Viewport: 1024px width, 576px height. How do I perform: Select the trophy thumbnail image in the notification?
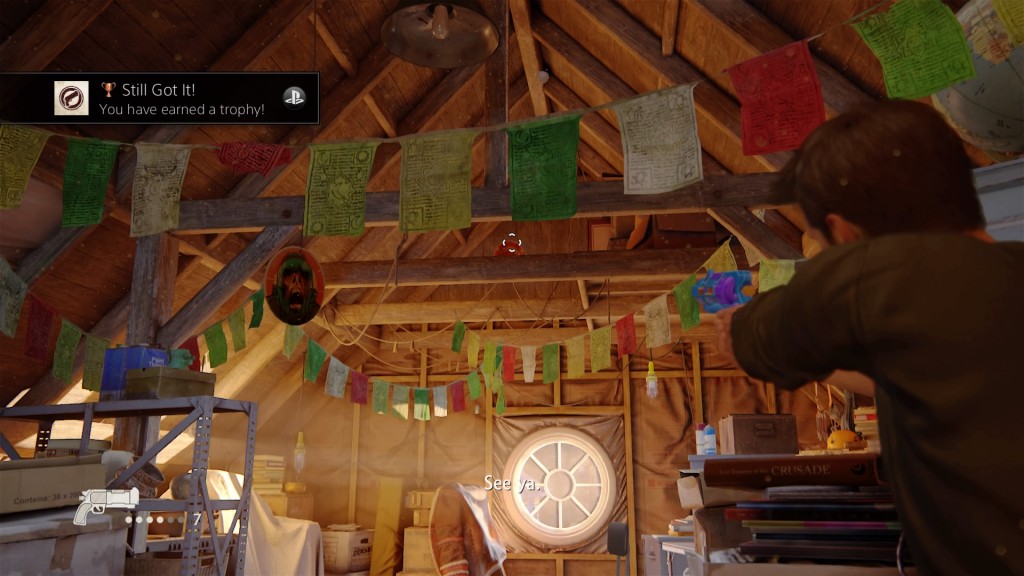point(71,98)
